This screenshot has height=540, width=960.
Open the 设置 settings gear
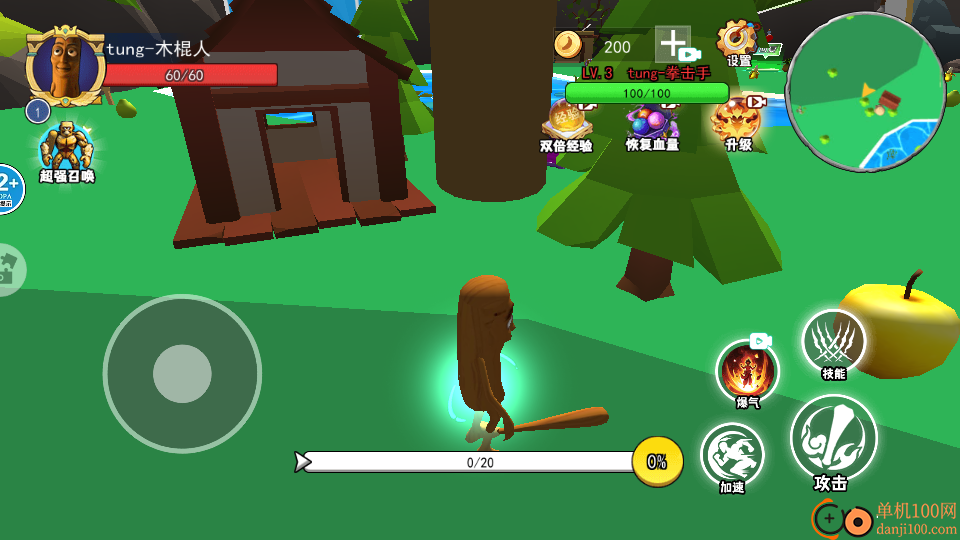pyautogui.click(x=738, y=42)
